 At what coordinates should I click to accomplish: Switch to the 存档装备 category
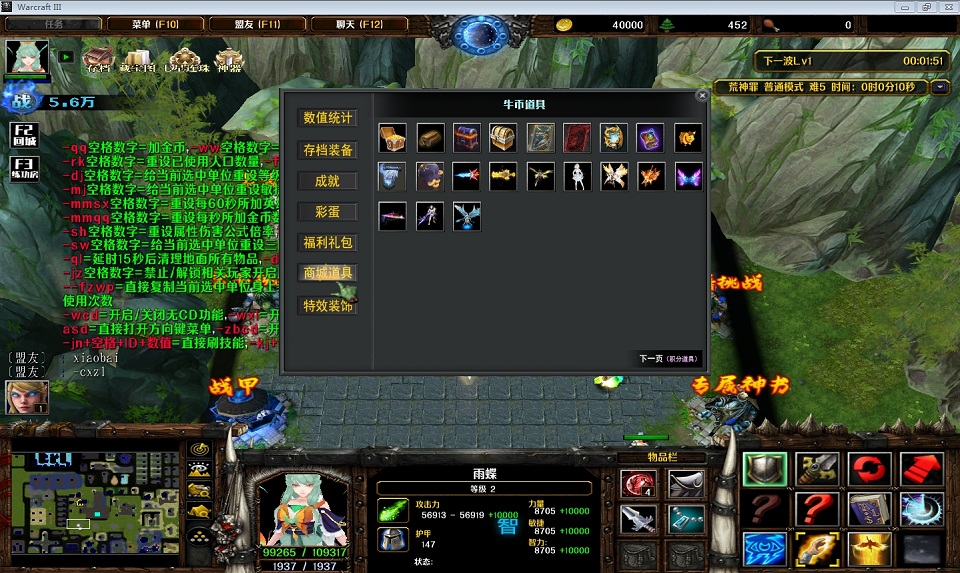pyautogui.click(x=328, y=150)
